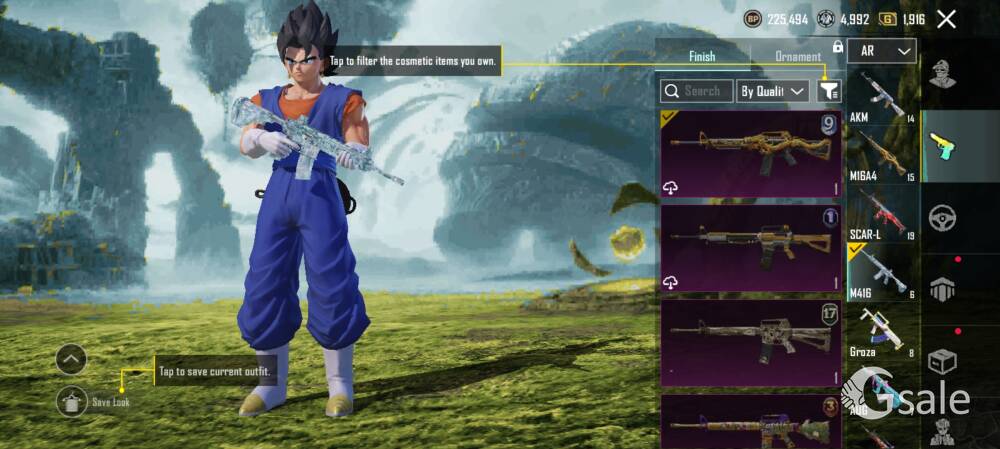
Task: Close the inventory screen with the X
Action: pos(946,19)
